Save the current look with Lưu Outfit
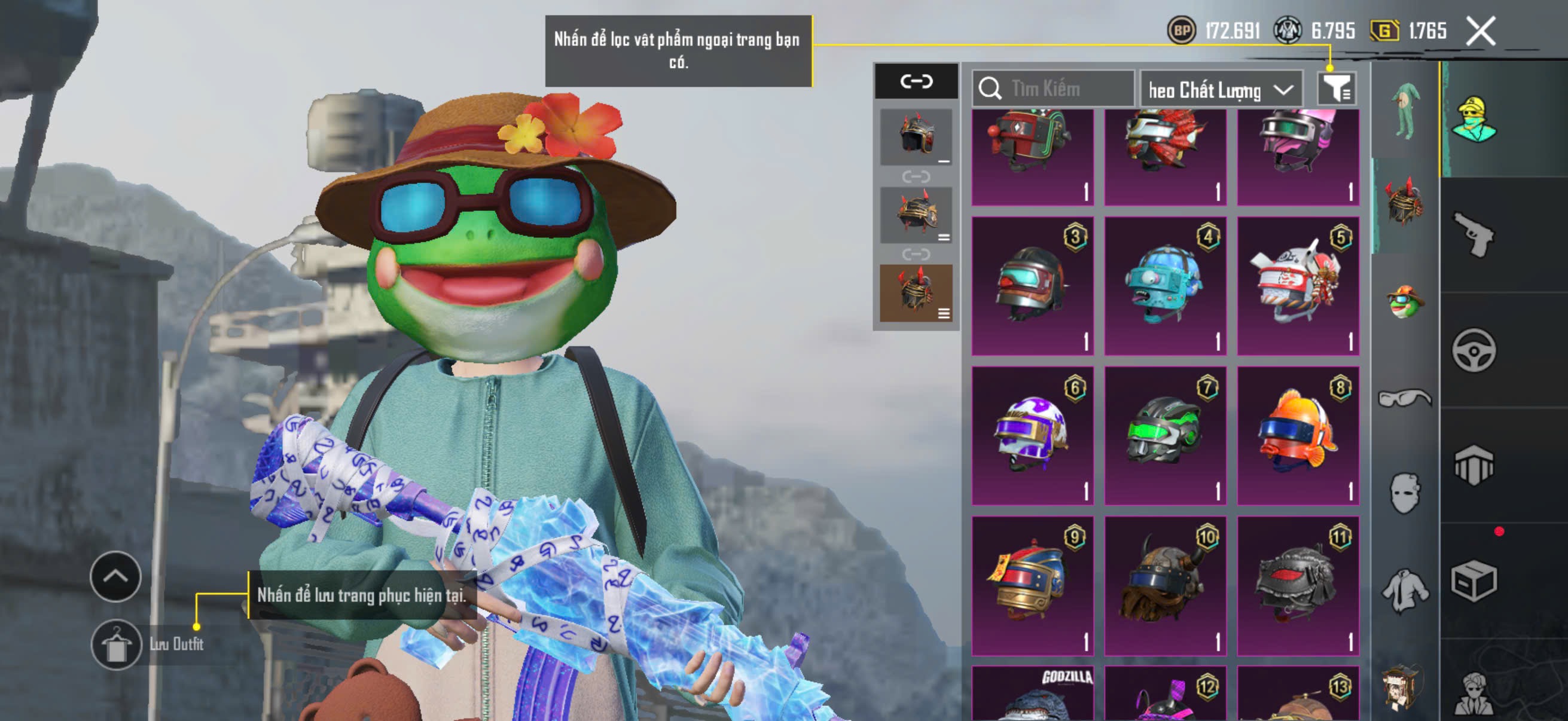Screen dimensions: 1568x721 coord(116,644)
